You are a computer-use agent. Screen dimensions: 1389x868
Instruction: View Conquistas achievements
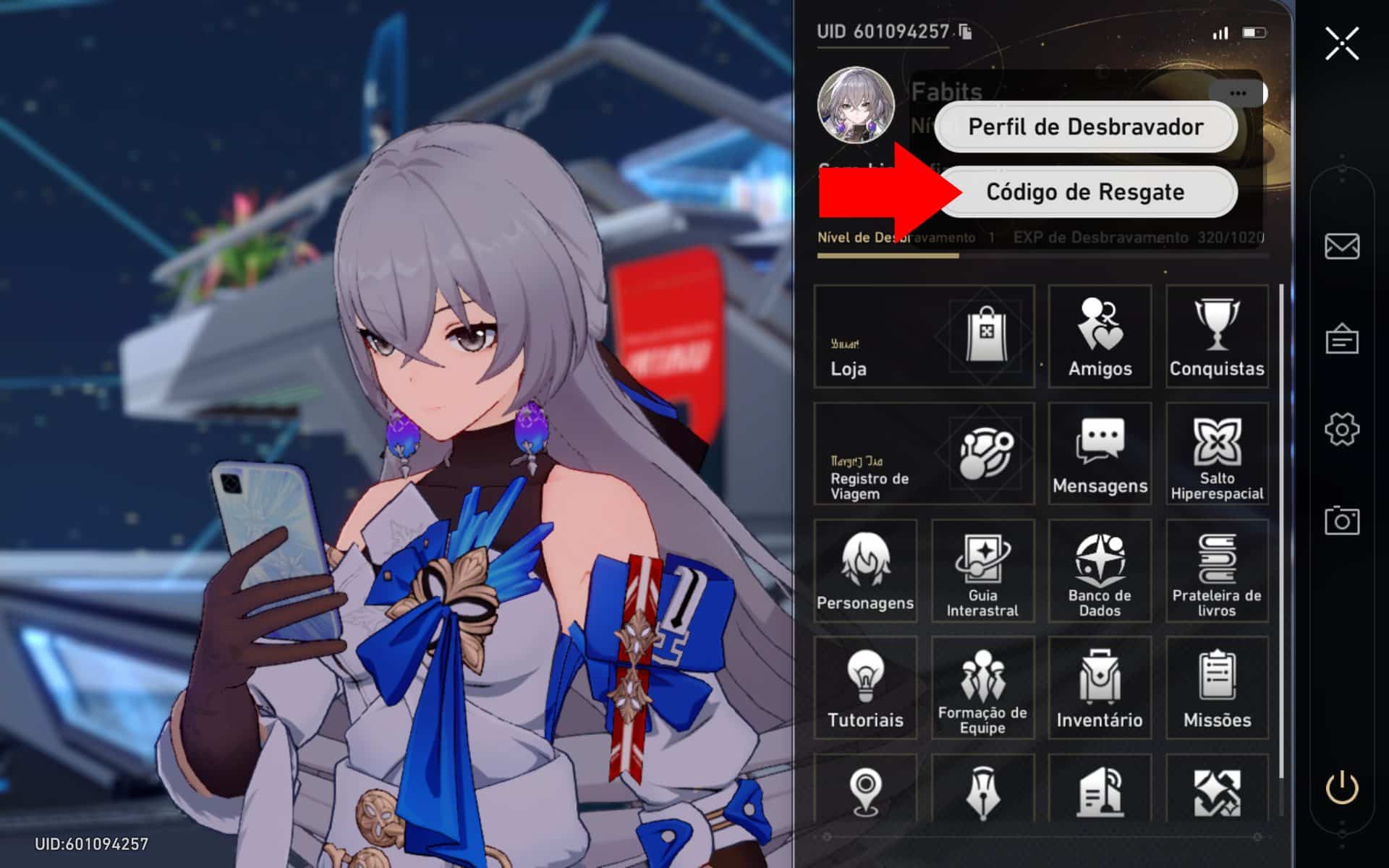pyautogui.click(x=1218, y=338)
